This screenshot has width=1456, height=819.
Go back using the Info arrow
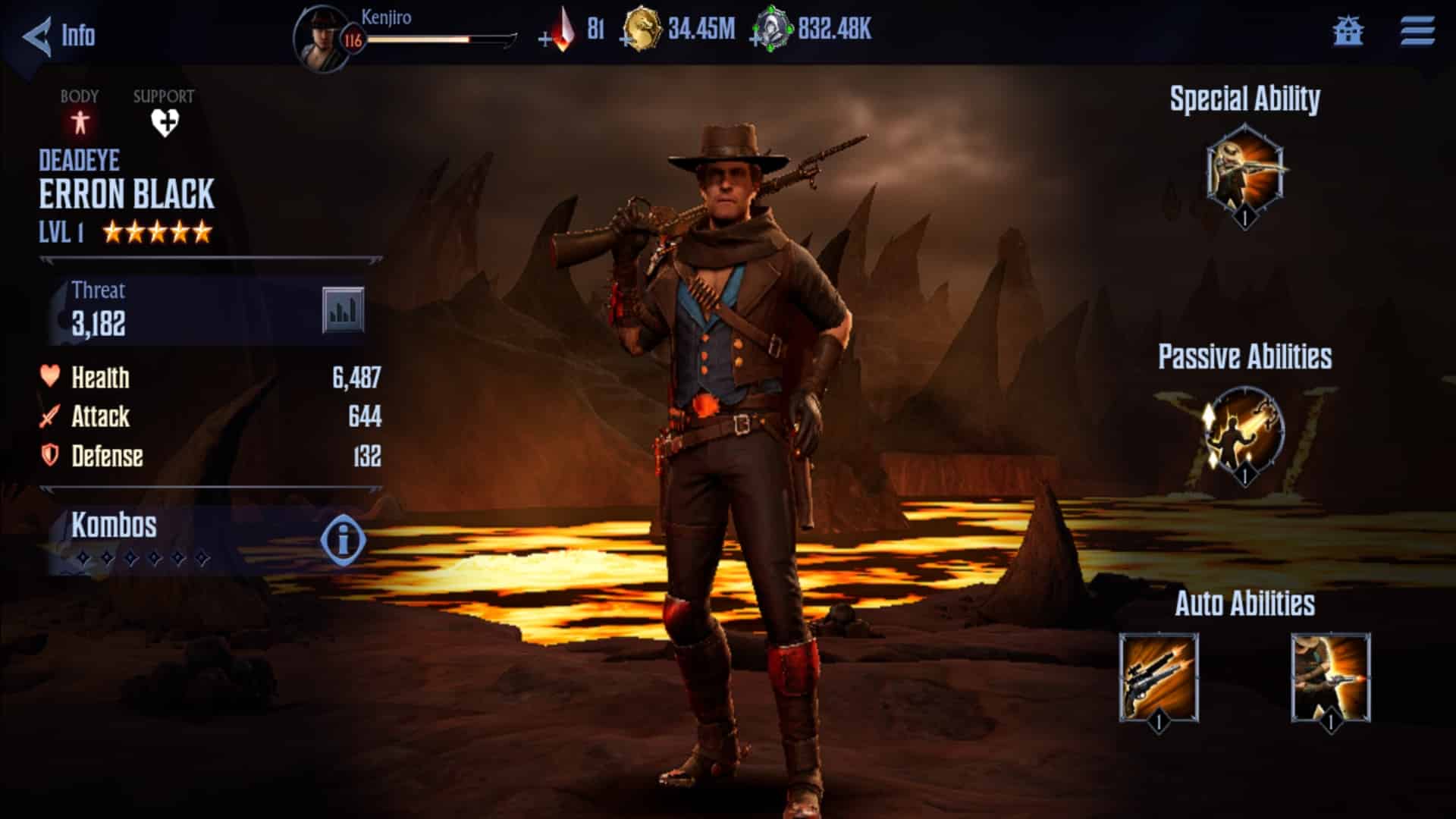[36, 36]
